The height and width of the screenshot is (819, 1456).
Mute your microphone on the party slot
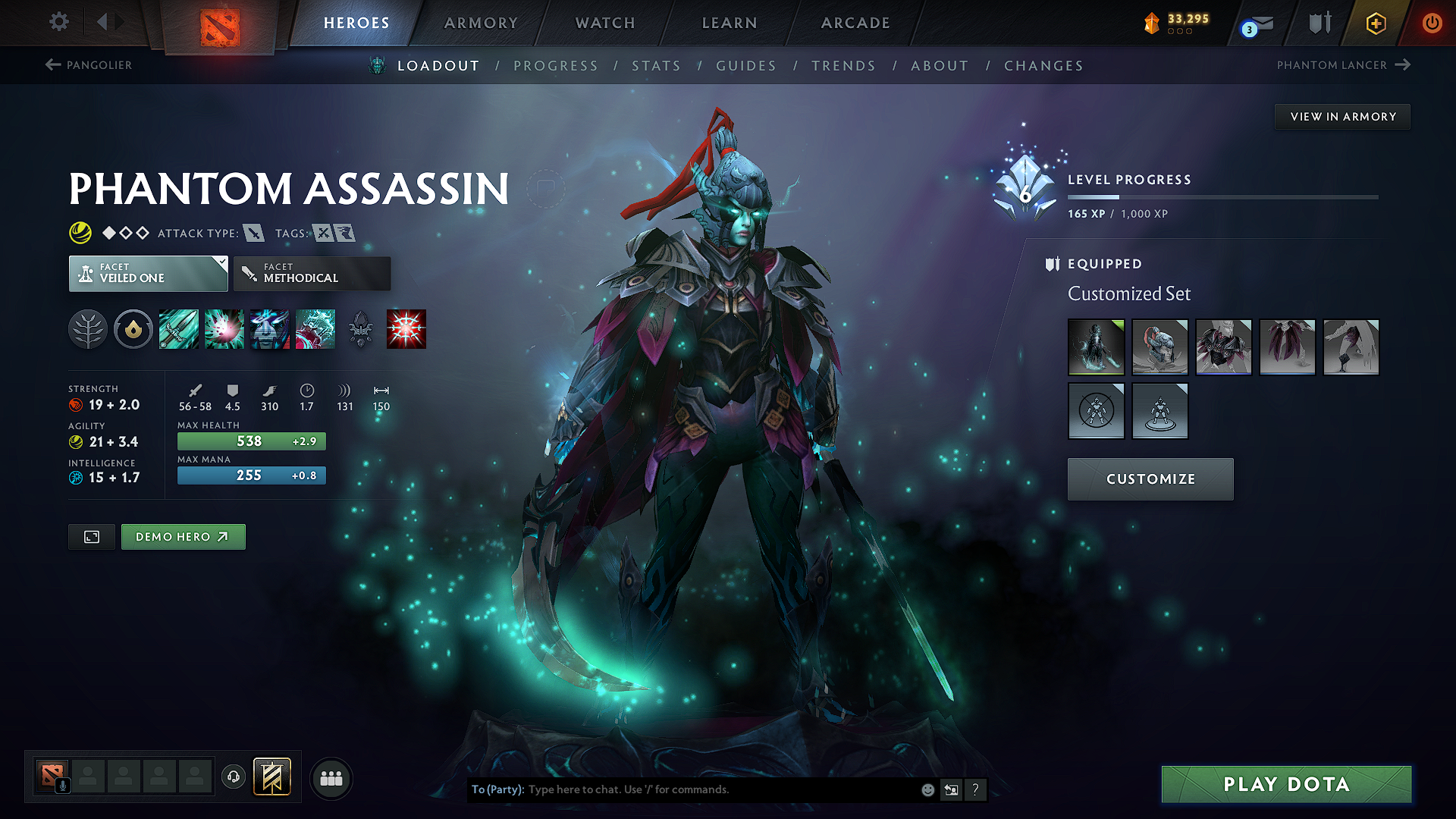(x=63, y=784)
